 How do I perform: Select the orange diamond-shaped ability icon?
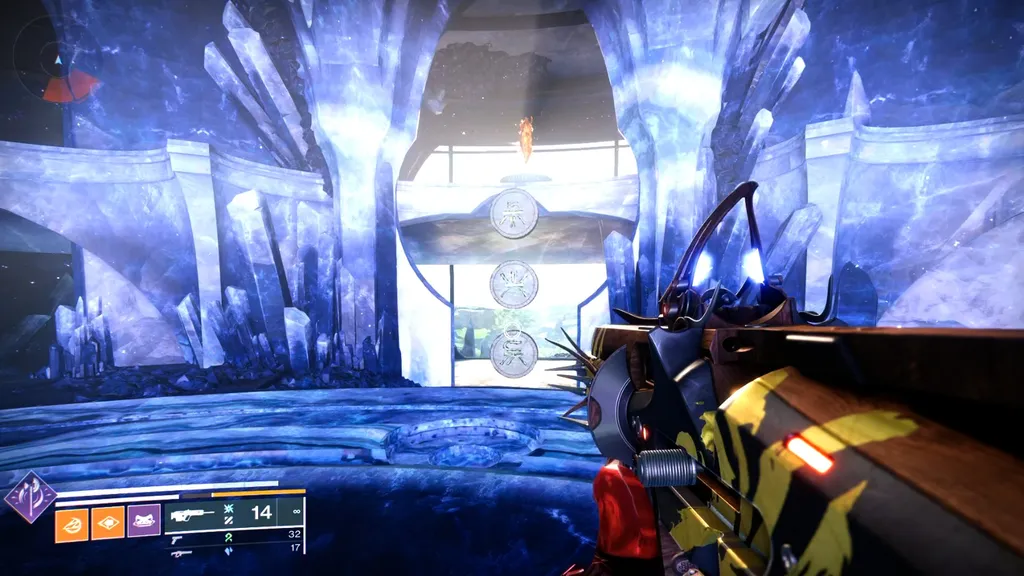(108, 522)
